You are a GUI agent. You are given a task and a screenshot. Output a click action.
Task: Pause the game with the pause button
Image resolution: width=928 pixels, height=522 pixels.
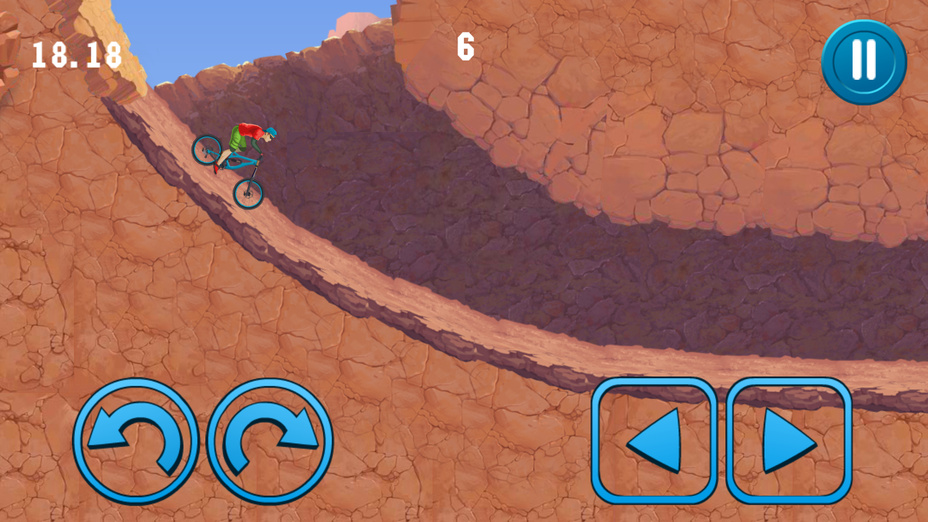863,61
